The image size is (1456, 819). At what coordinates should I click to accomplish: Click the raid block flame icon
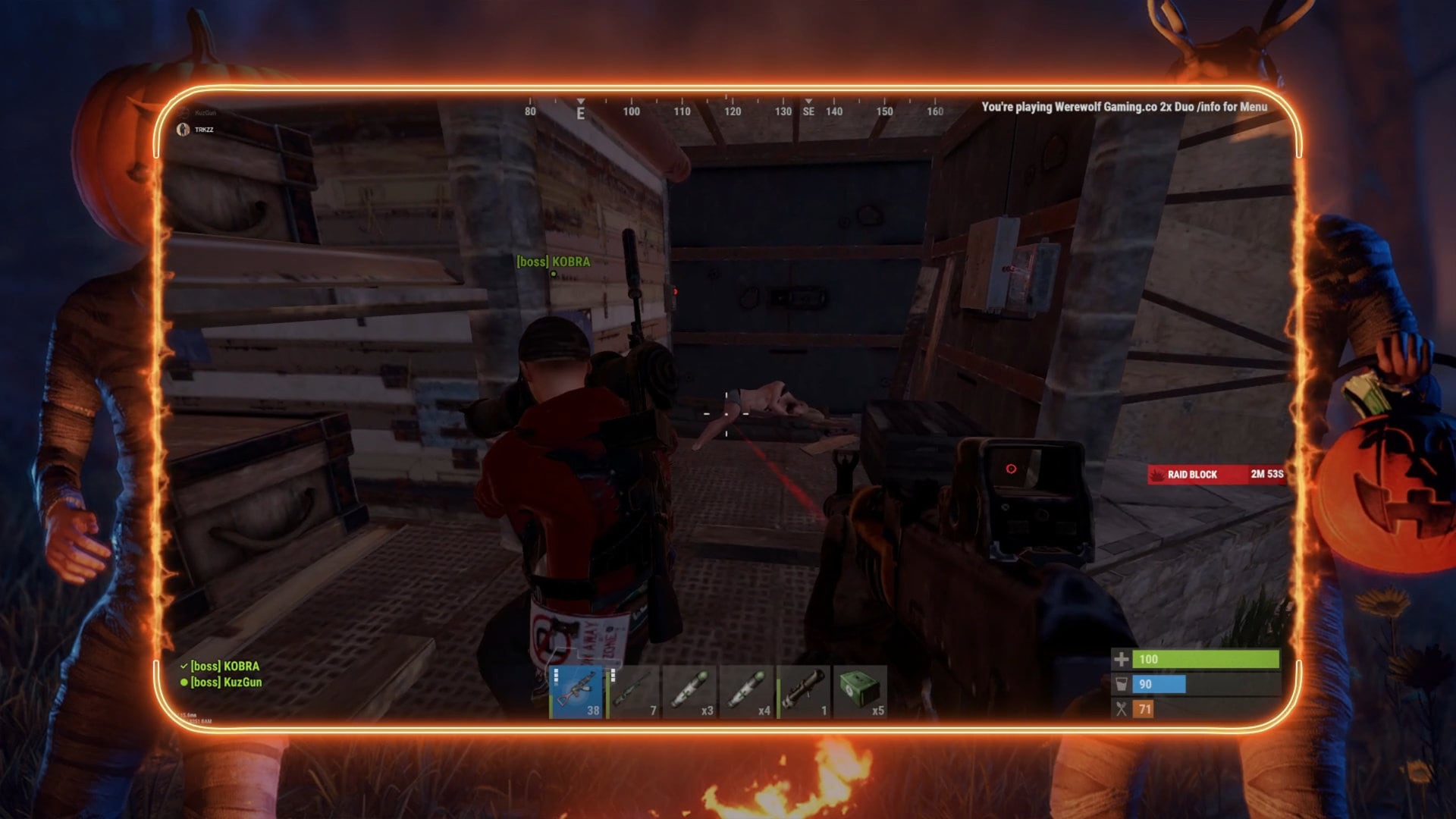pos(1158,474)
